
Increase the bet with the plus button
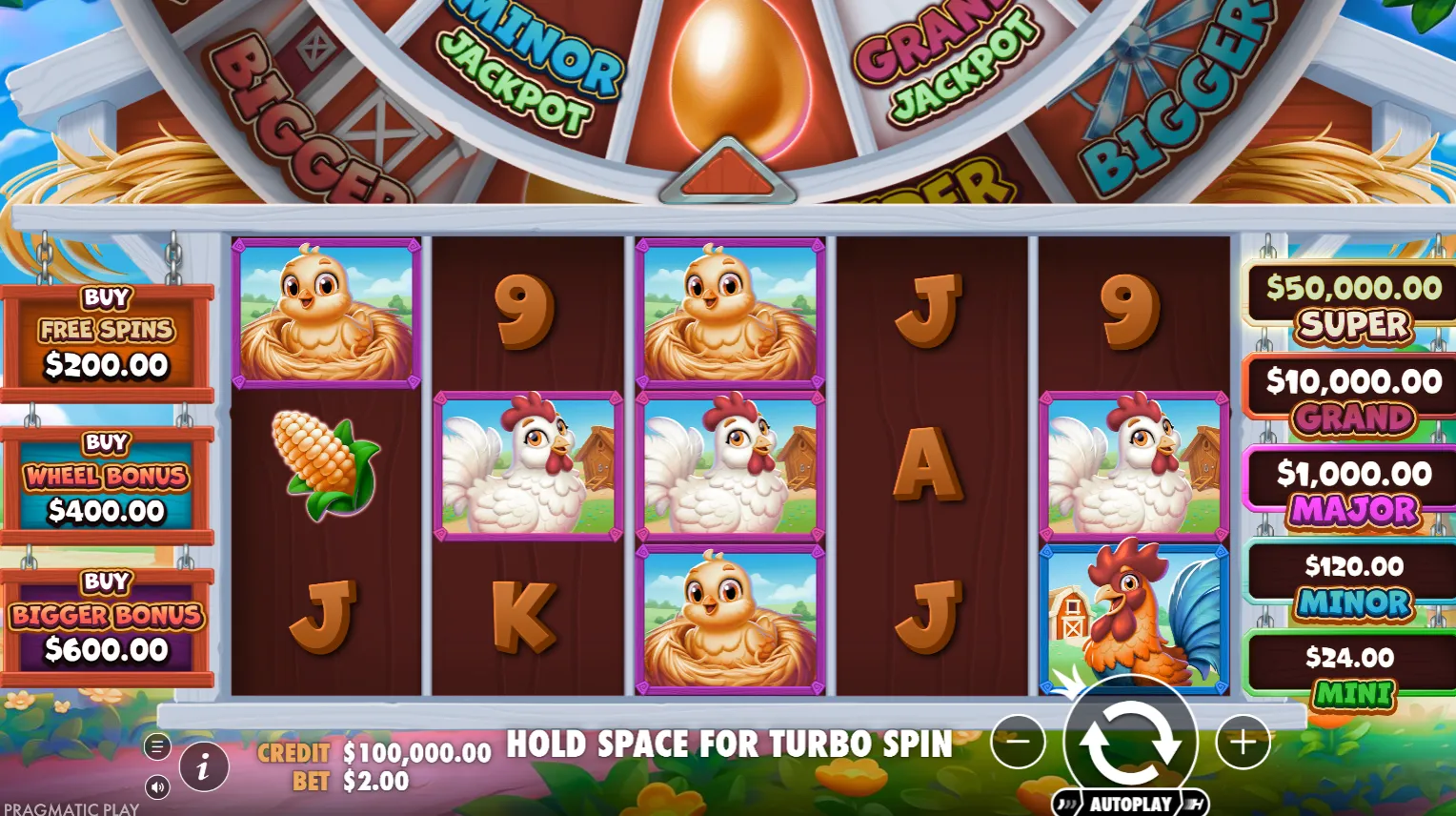coord(1243,742)
